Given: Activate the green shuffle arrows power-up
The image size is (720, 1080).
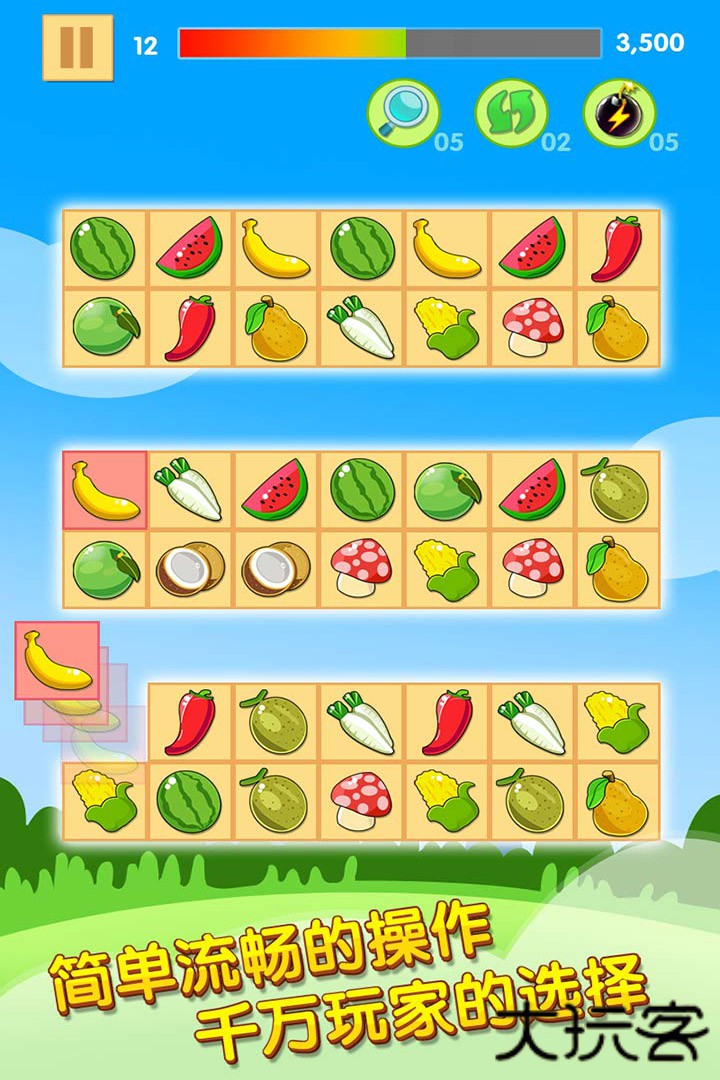Looking at the screenshot, I should pyautogui.click(x=511, y=113).
